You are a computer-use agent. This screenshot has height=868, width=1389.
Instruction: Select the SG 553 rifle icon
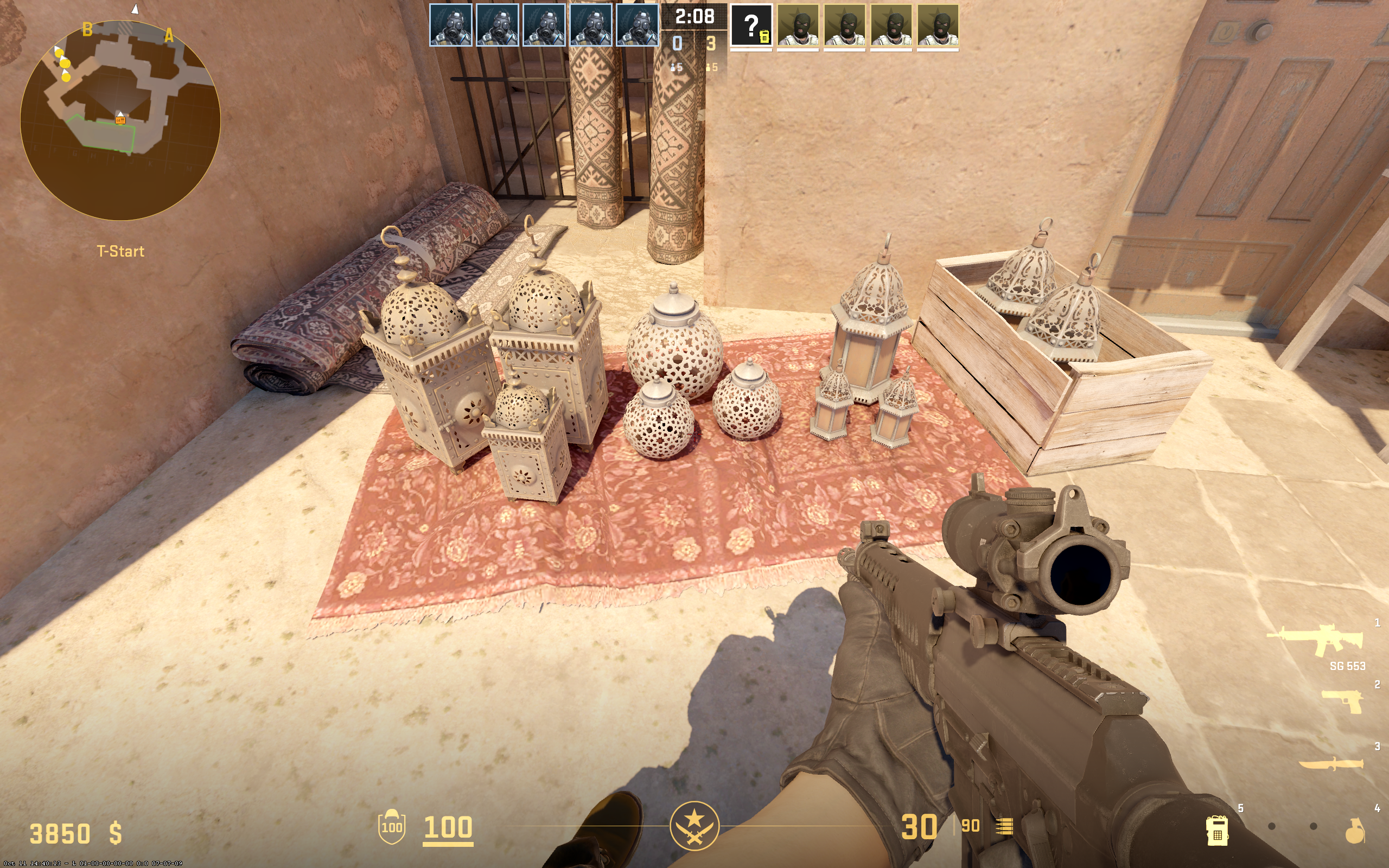pyautogui.click(x=1316, y=640)
